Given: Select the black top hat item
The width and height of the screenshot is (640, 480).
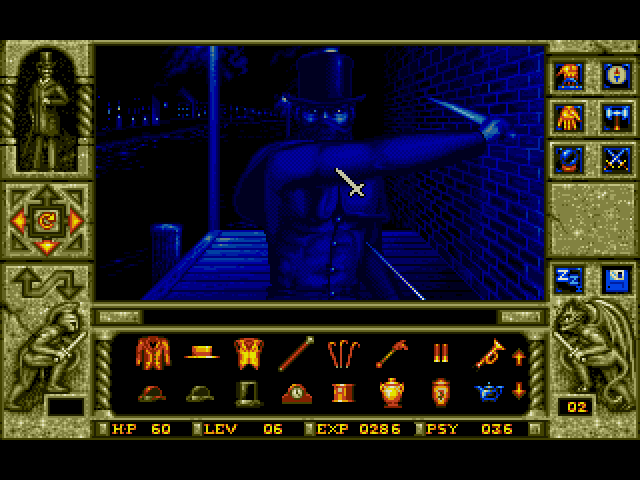Looking at the screenshot, I should pyautogui.click(x=248, y=391).
